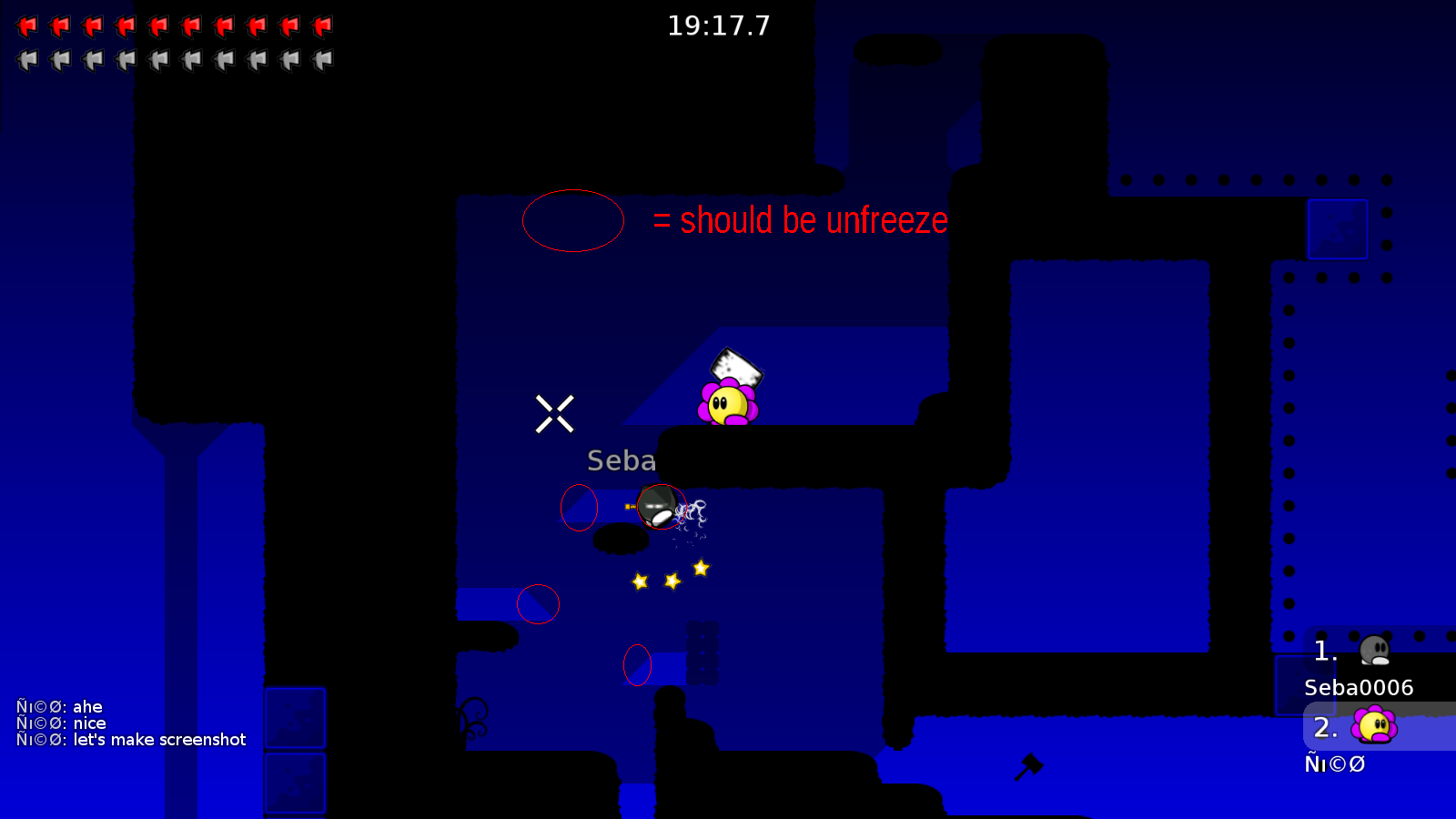Click the highlighted rank 2 scoreboard row
Screen dimensions: 1456x819
click(x=1374, y=728)
